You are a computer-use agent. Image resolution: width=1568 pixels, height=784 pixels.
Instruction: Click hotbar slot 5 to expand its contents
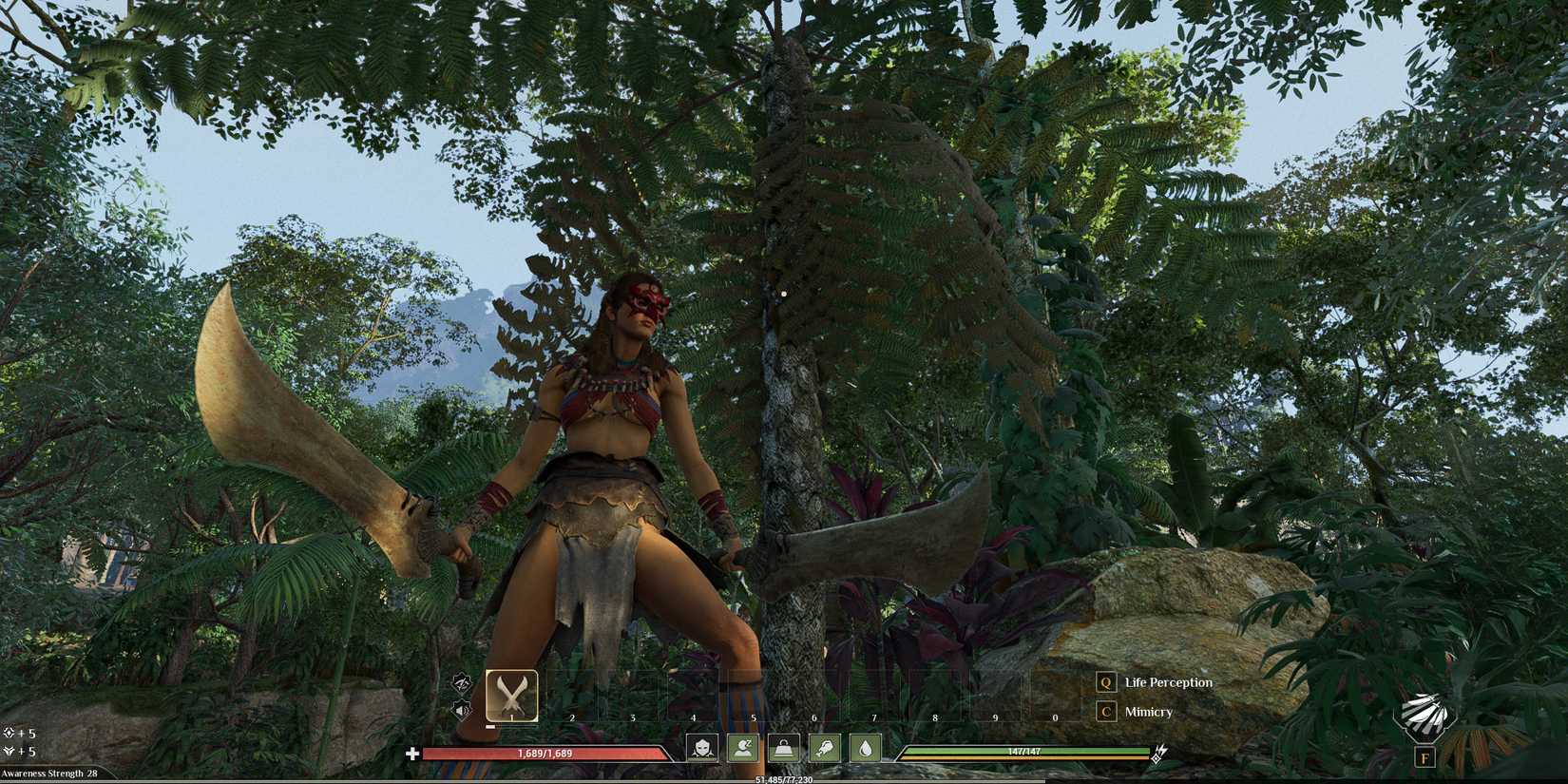[753, 697]
